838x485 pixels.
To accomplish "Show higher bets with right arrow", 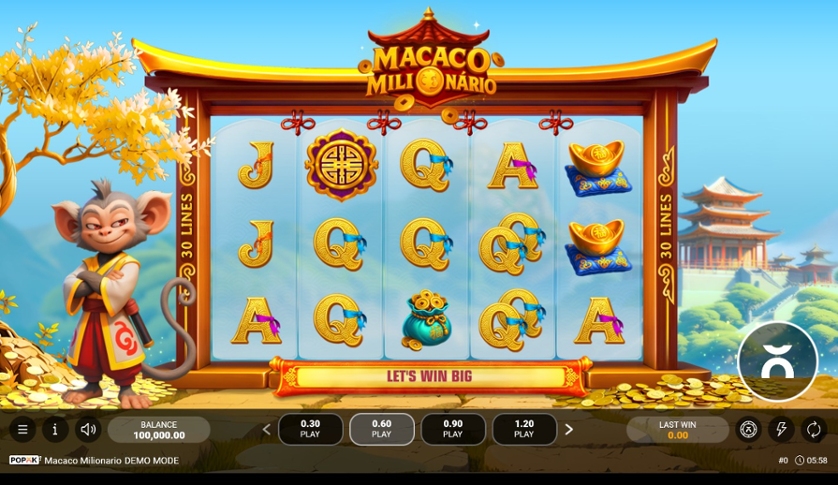I will [569, 430].
